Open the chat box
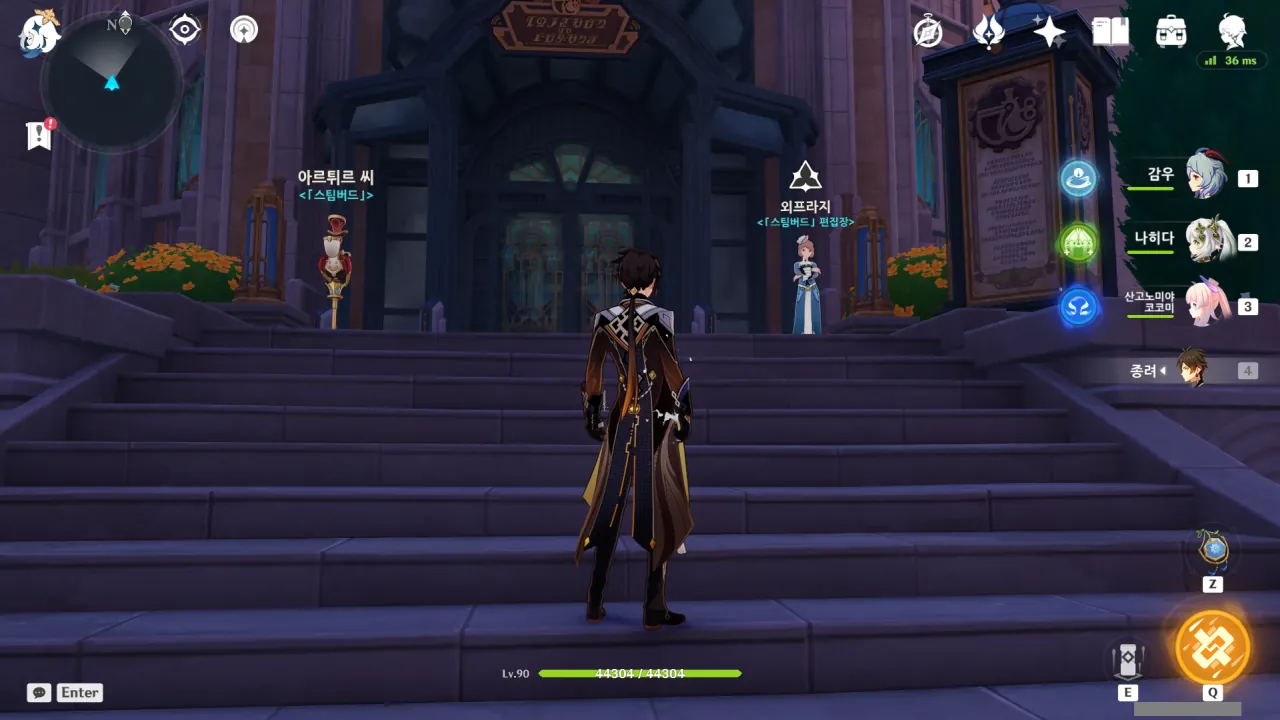Viewport: 1280px width, 720px height. click(40, 692)
